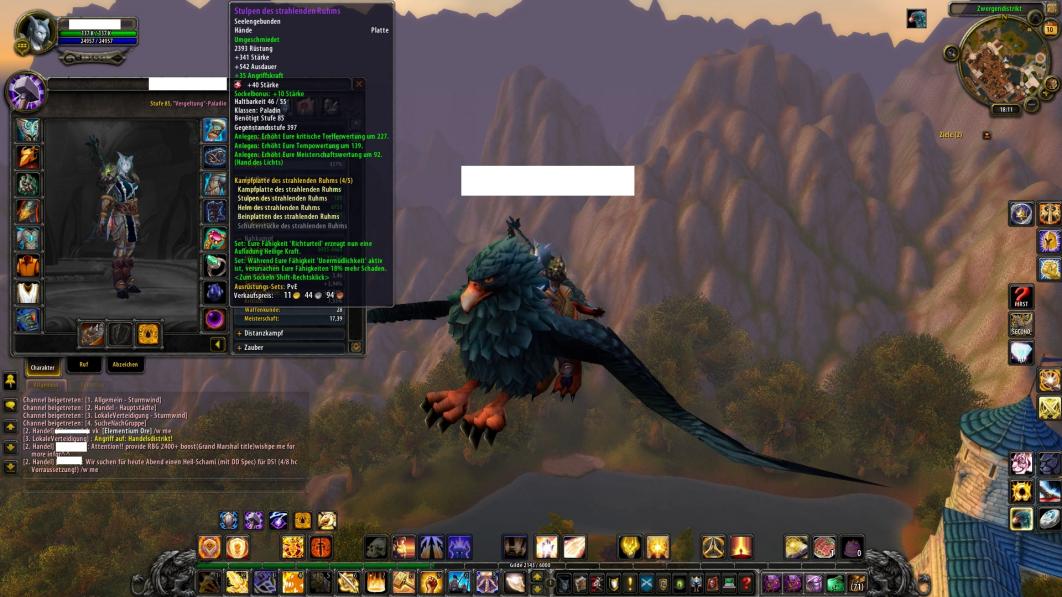The image size is (1062, 597).
Task: Use the SECOND action button
Action: pos(1020,325)
